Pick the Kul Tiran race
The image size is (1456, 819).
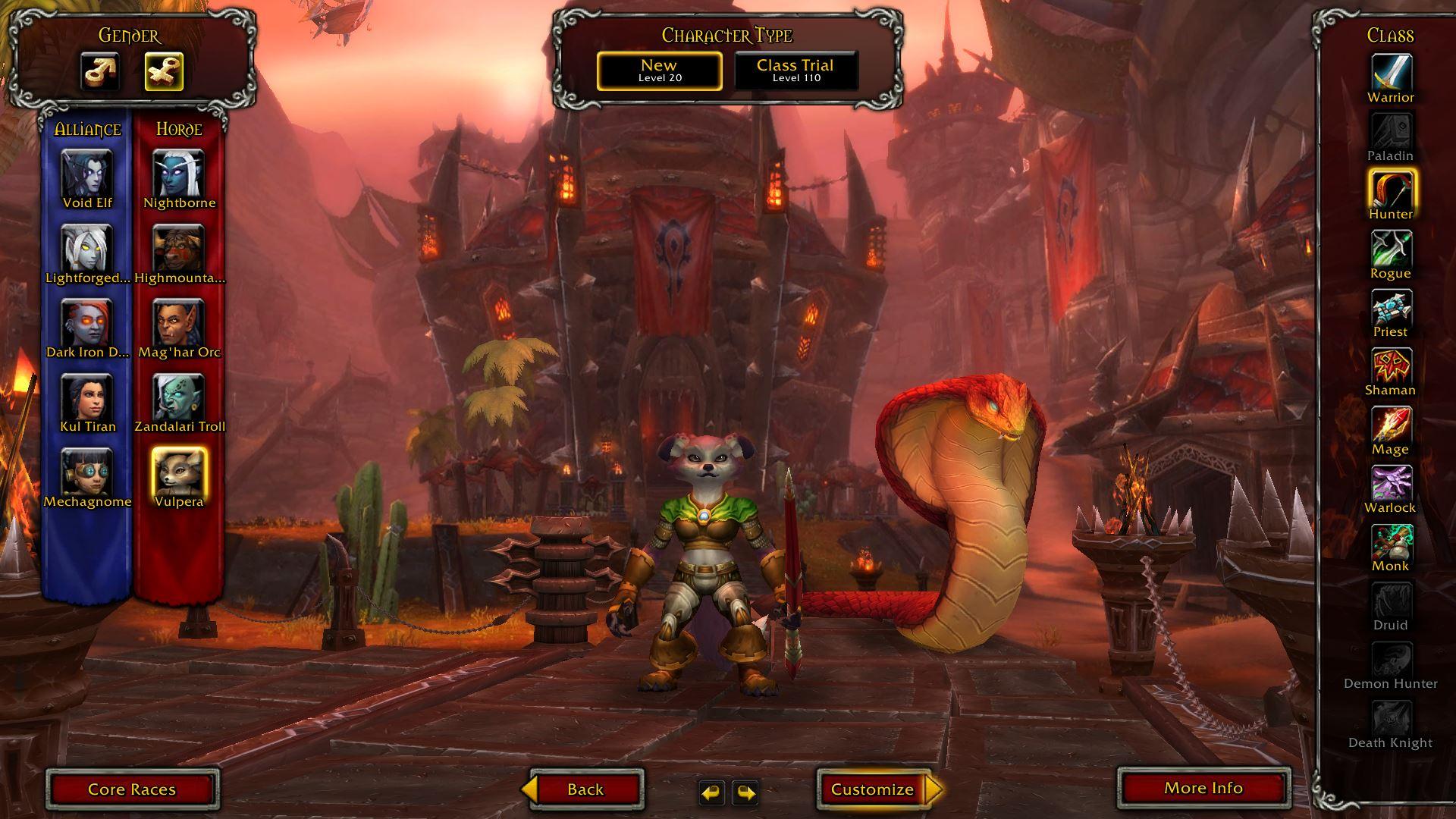[x=87, y=397]
